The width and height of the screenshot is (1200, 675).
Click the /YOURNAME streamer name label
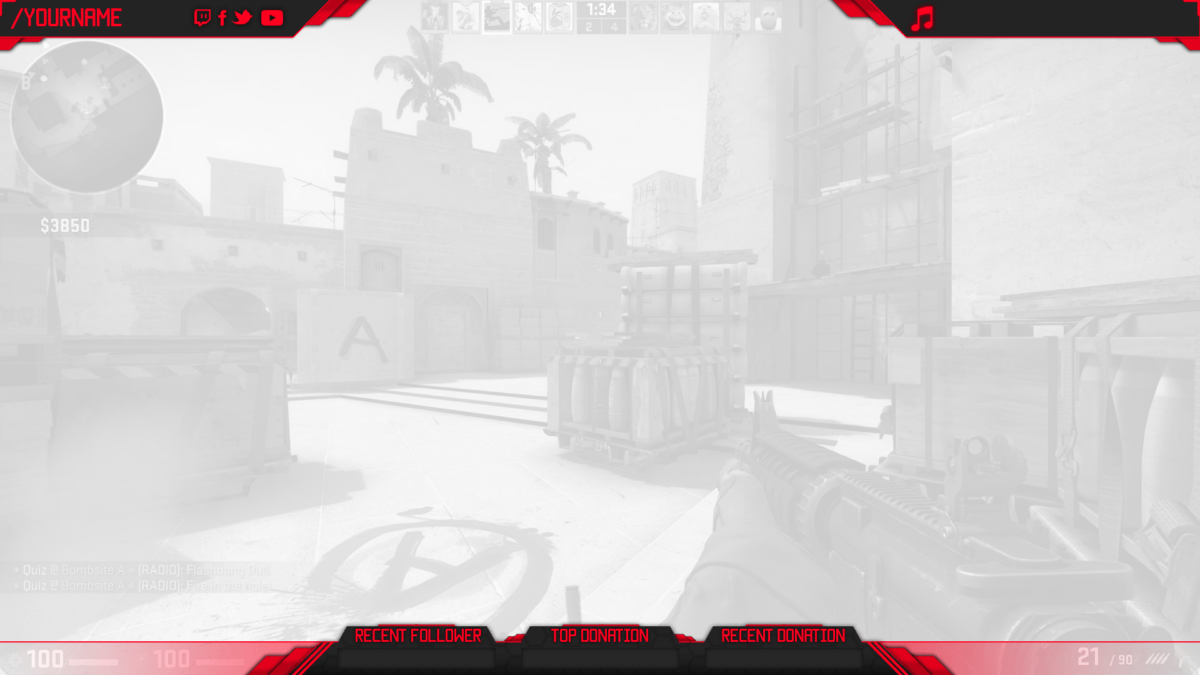point(67,18)
